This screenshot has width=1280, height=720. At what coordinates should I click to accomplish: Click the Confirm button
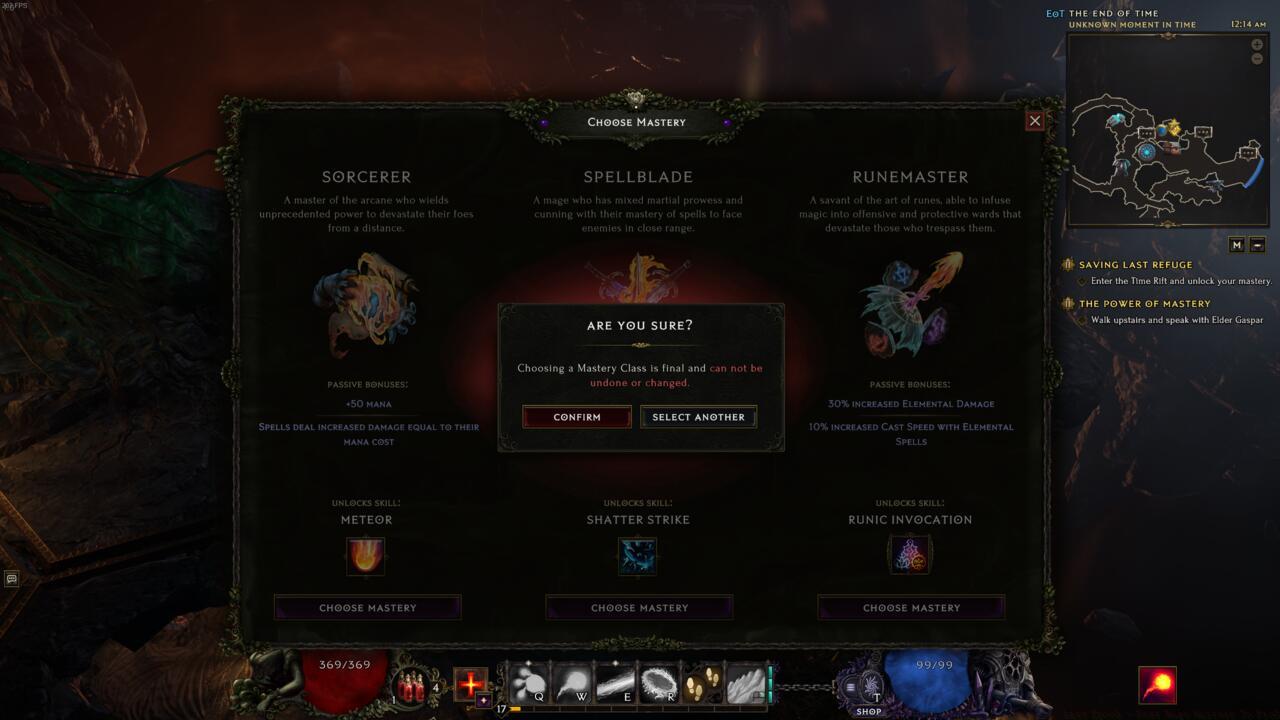(577, 416)
